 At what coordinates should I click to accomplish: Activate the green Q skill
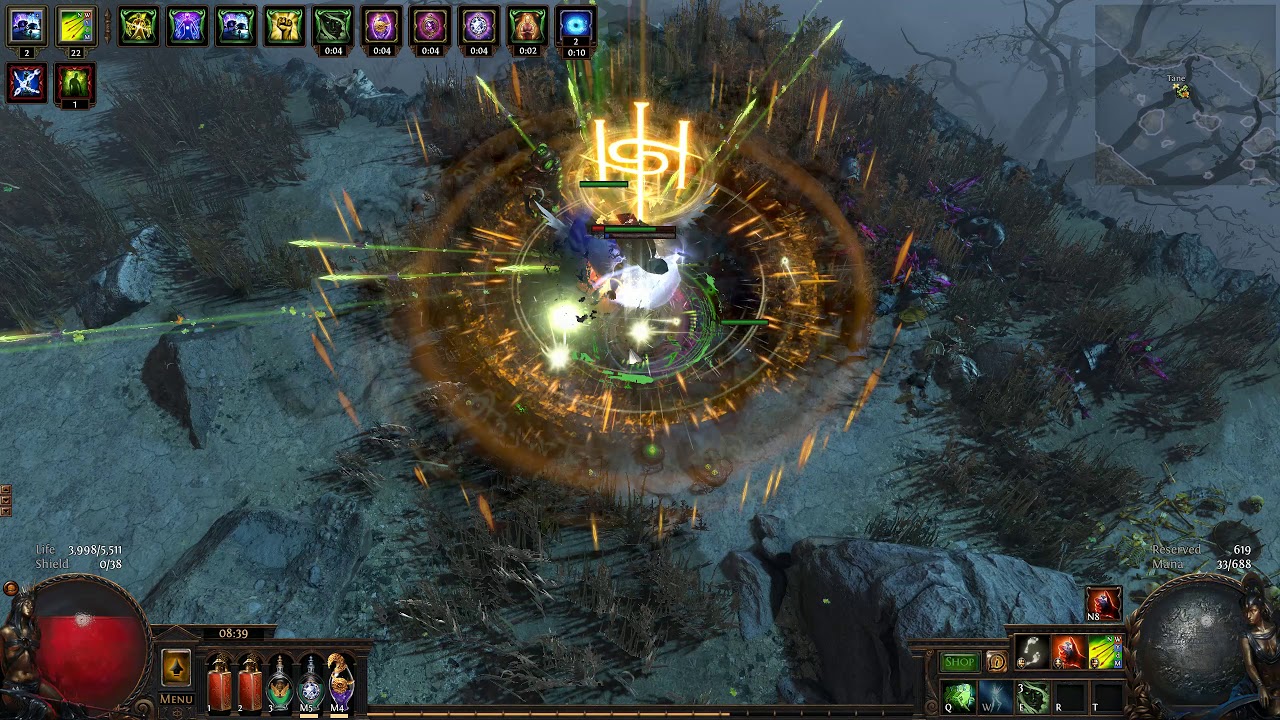pyautogui.click(x=959, y=697)
